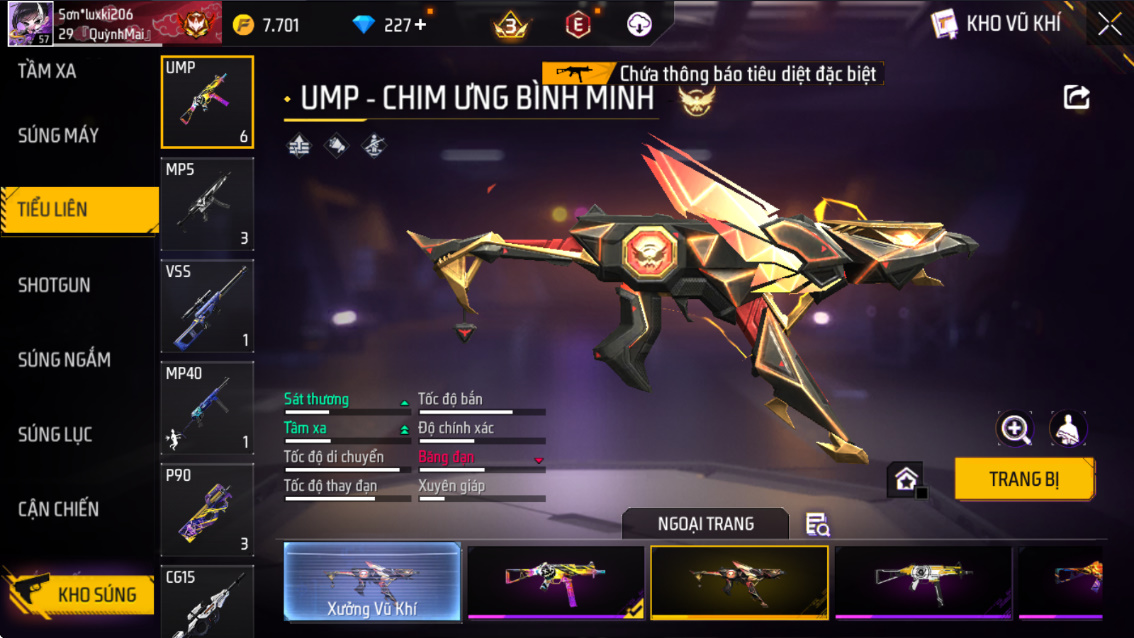Screen dimensions: 1134x638
Task: Zoom in with magnifier icon
Action: point(1015,429)
